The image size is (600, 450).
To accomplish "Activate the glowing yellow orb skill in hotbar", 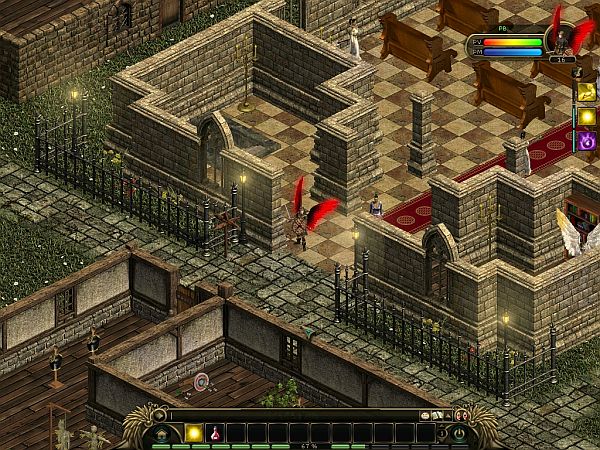I will tap(194, 433).
